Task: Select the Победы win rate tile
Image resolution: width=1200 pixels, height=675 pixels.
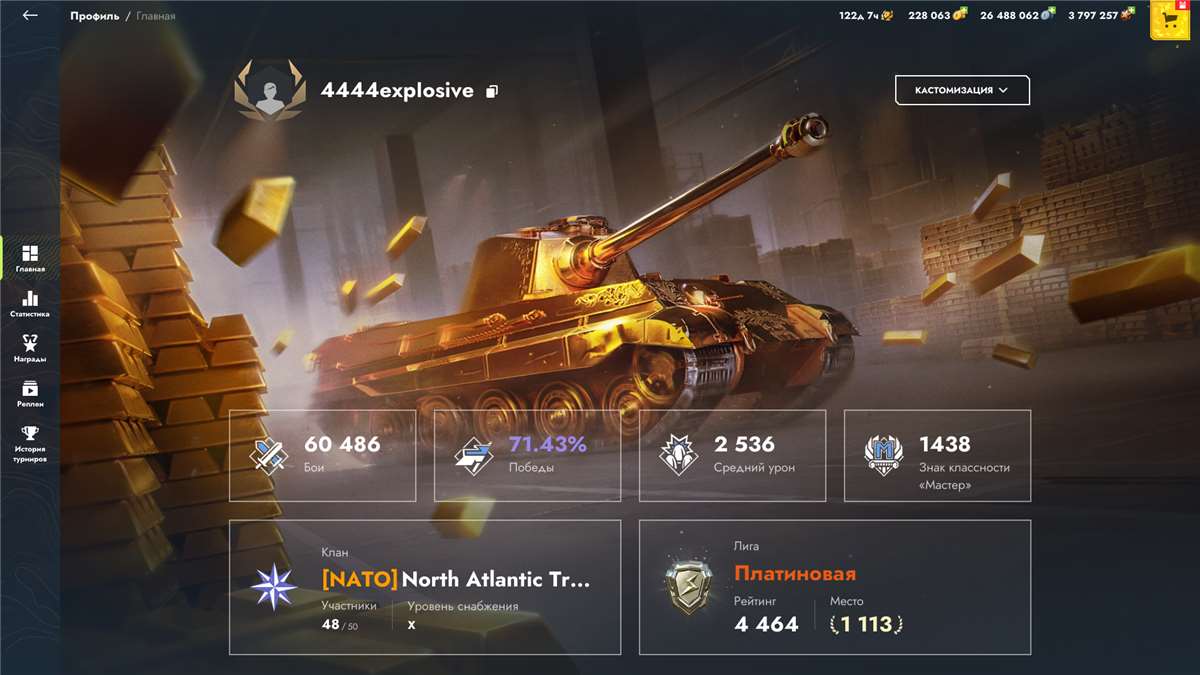Action: point(527,455)
